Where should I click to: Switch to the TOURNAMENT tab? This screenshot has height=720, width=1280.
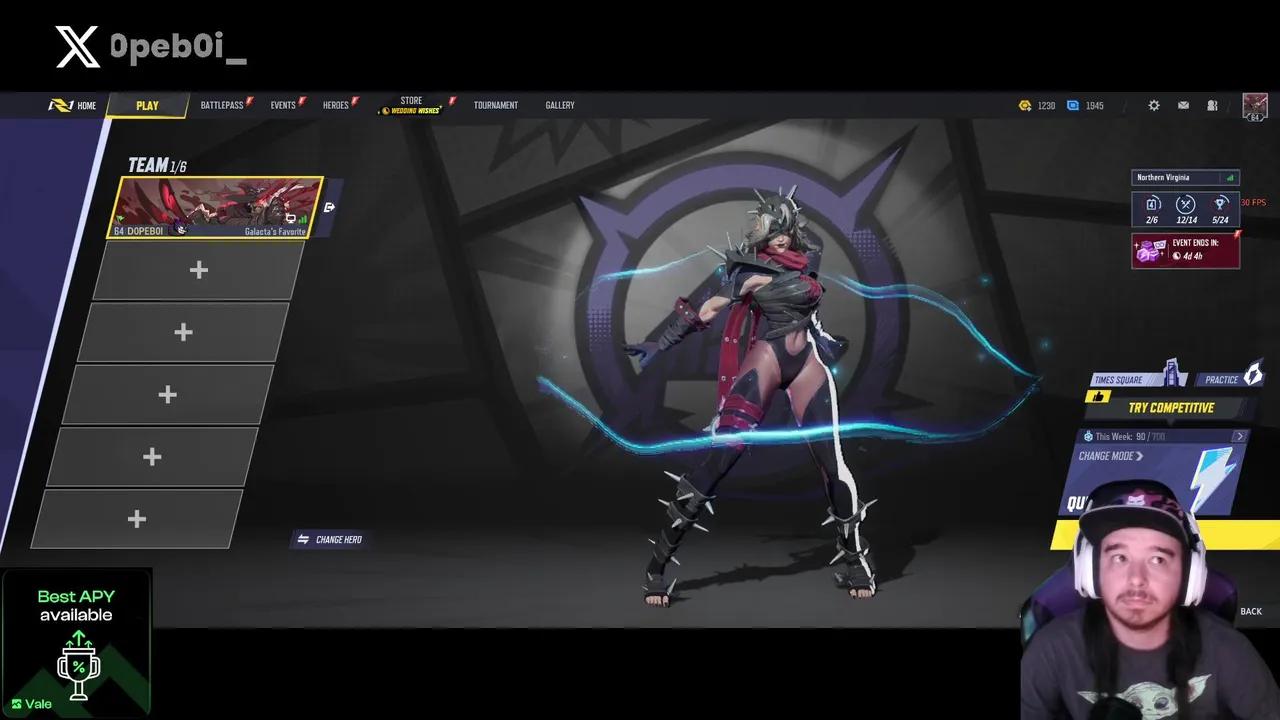click(496, 104)
